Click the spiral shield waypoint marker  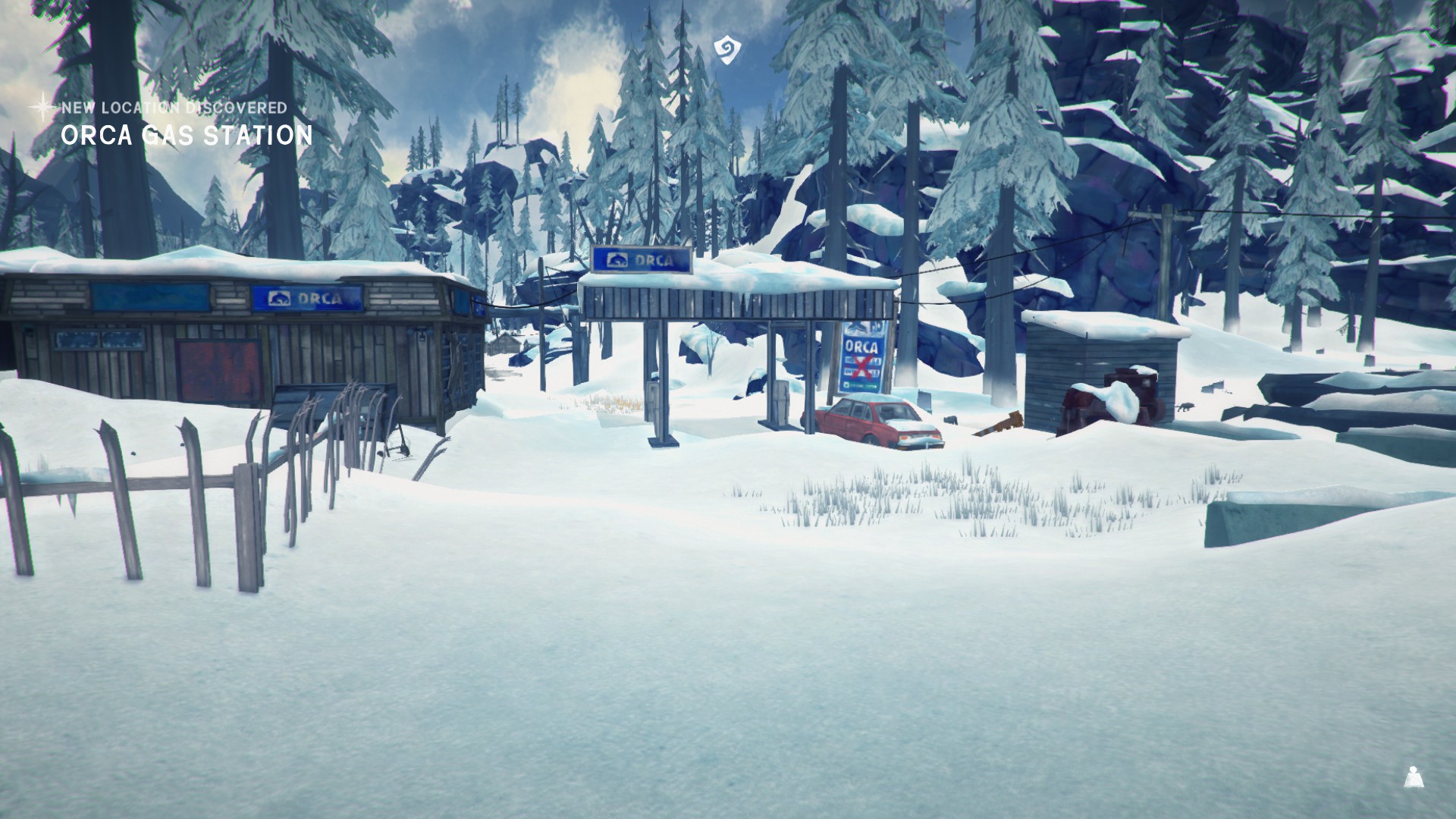[x=726, y=48]
